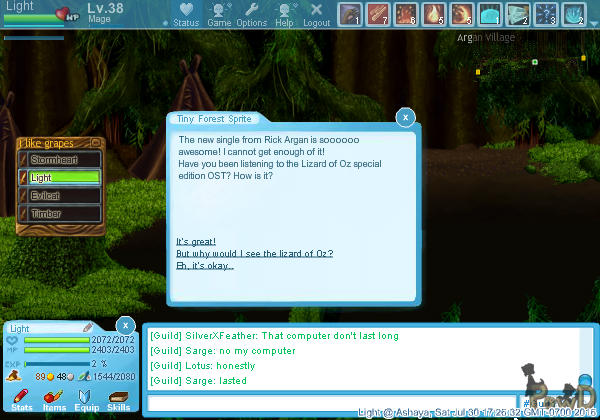This screenshot has height=420, width=600.
Task: Minimize the "I like grapes" party panel
Action: point(97,143)
